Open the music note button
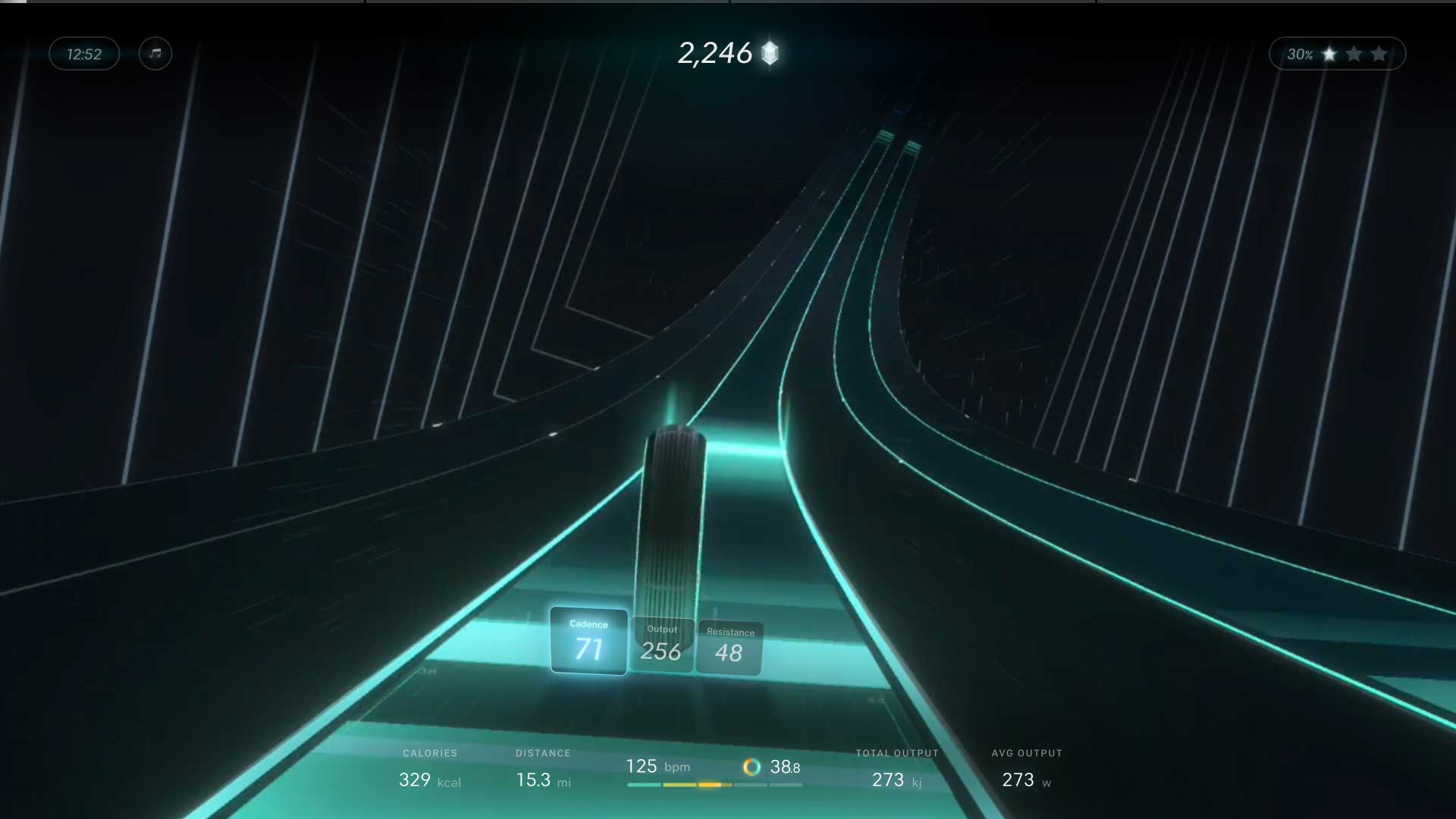Image resolution: width=1456 pixels, height=819 pixels. (155, 54)
